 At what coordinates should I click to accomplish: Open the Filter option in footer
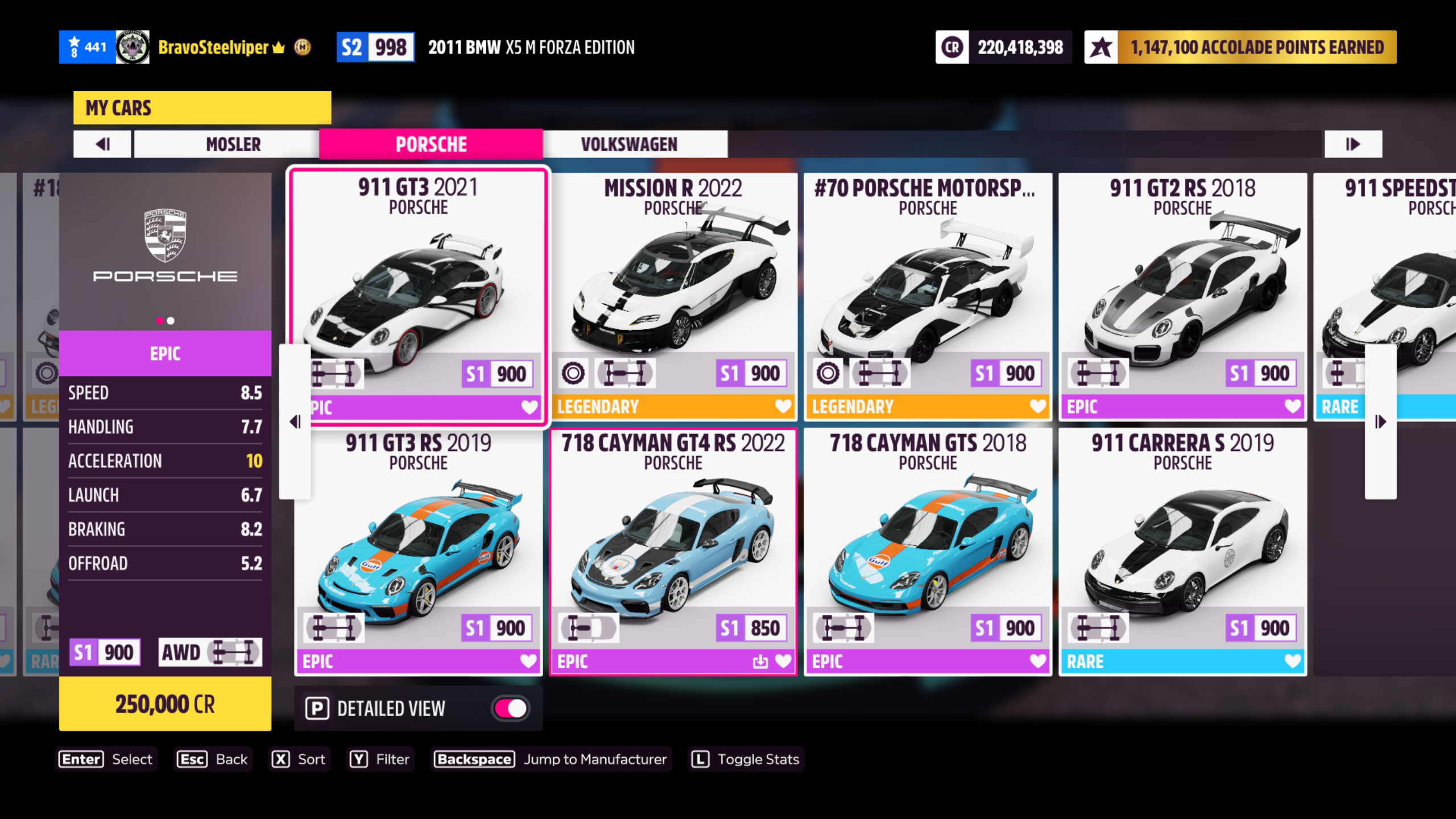click(380, 759)
